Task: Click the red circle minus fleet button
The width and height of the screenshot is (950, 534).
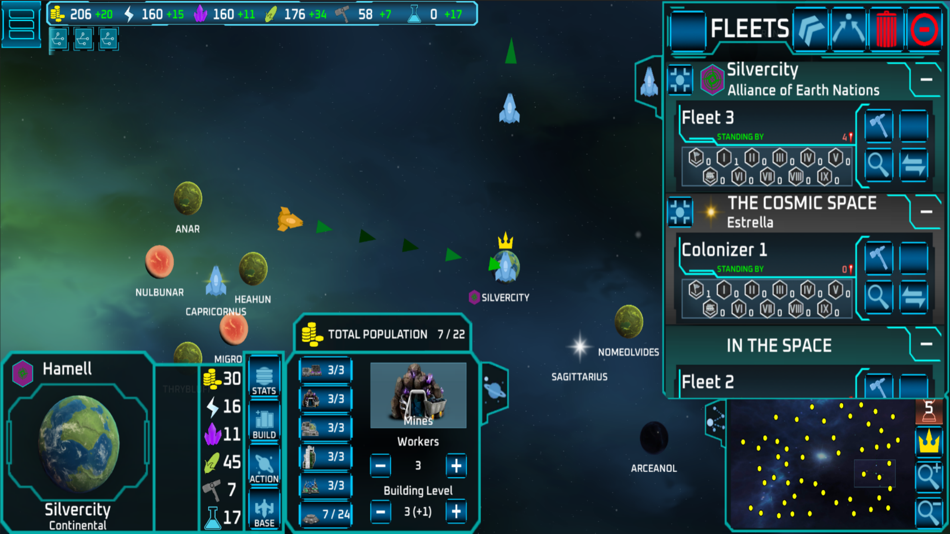Action: [x=925, y=30]
